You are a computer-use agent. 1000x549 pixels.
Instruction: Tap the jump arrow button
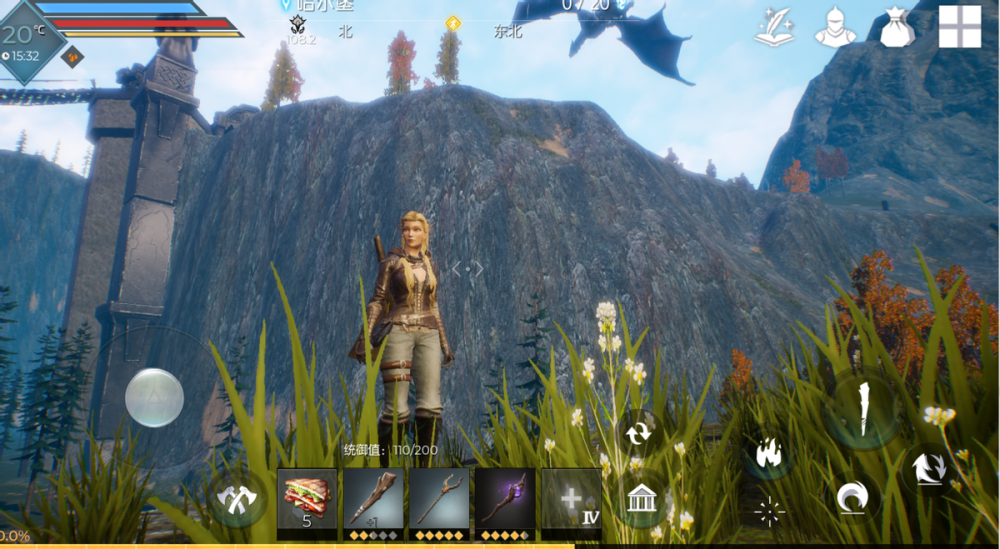[x=929, y=467]
